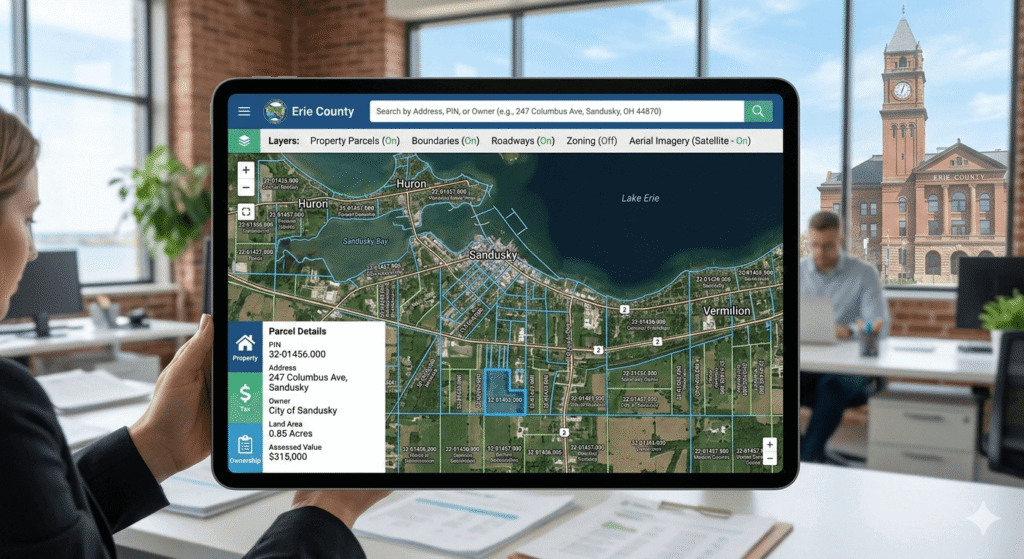Image resolution: width=1024 pixels, height=559 pixels.
Task: Switch to the Property tab
Action: [x=245, y=347]
